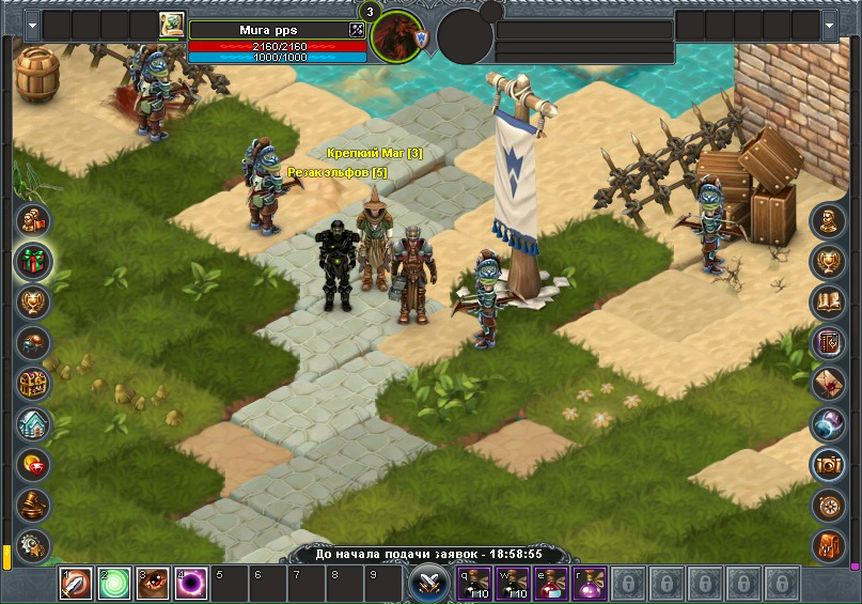The height and width of the screenshot is (604, 862).
Task: Activate the purple vortex skill in slot 4
Action: (x=191, y=583)
